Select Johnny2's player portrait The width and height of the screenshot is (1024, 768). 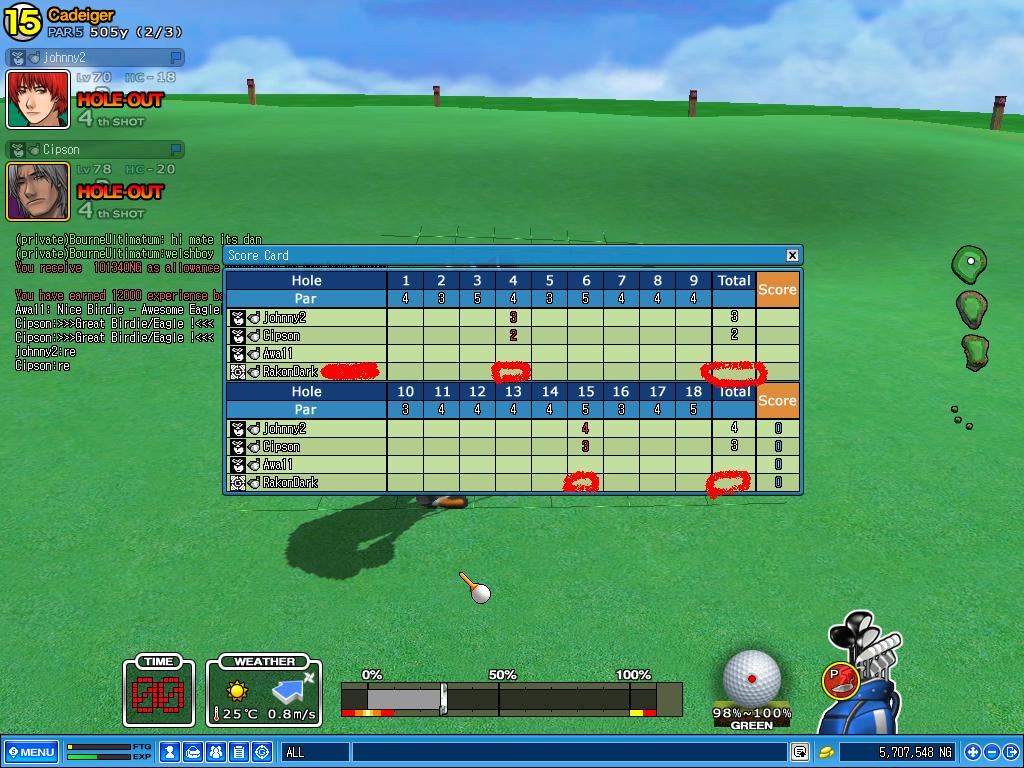click(x=38, y=99)
